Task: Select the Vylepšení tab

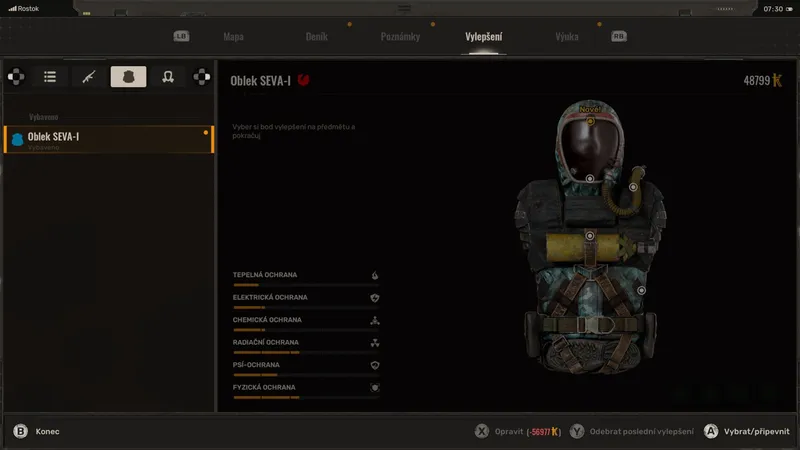Action: pyautogui.click(x=484, y=37)
